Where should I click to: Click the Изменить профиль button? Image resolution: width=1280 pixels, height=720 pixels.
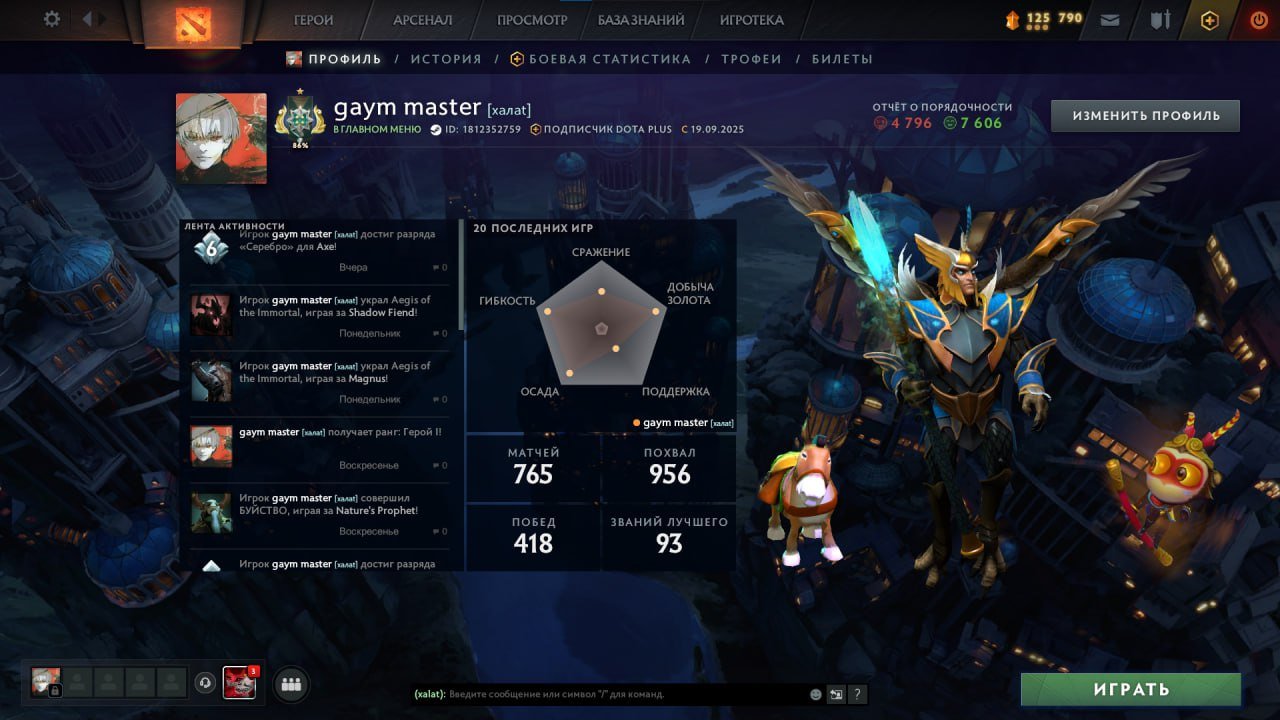[1145, 116]
